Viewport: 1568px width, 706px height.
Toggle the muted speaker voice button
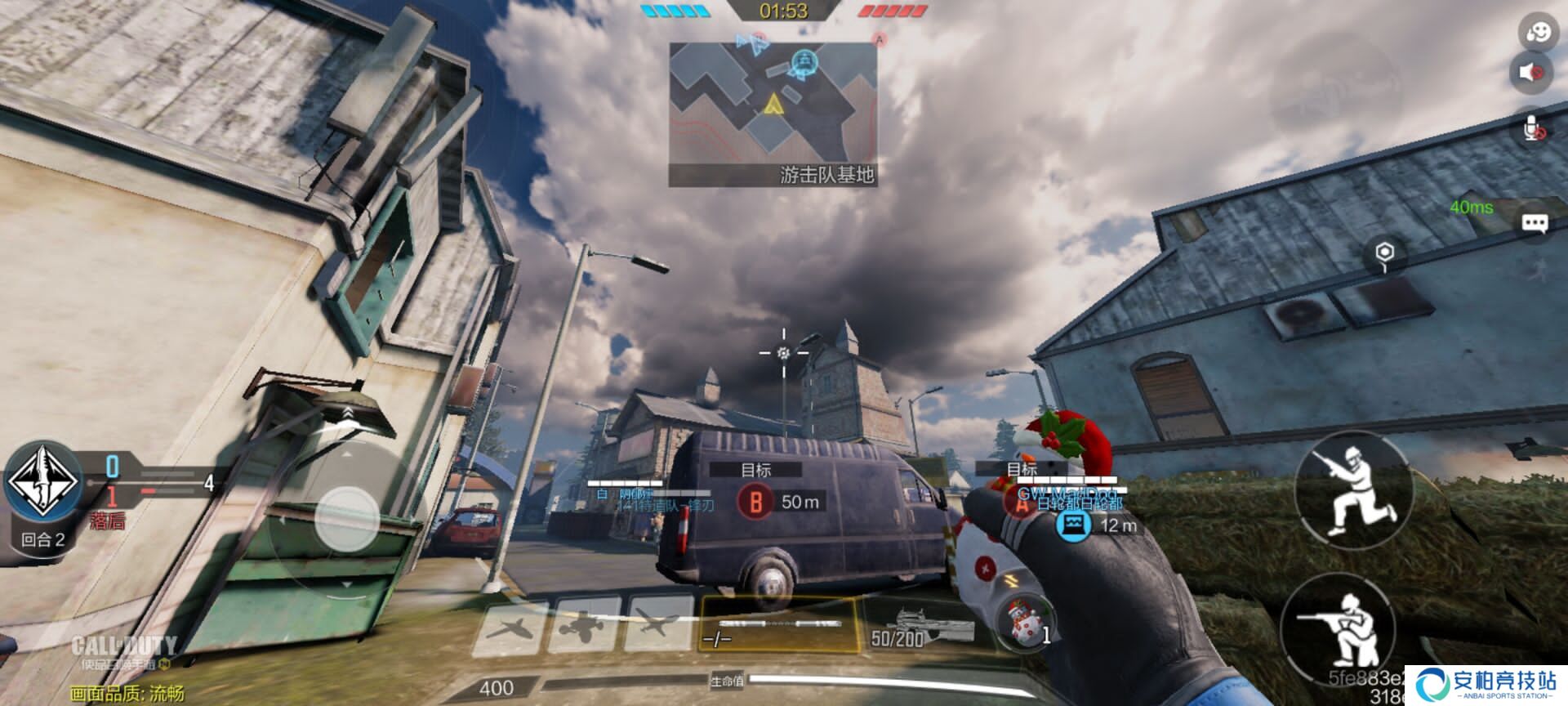click(x=1530, y=72)
